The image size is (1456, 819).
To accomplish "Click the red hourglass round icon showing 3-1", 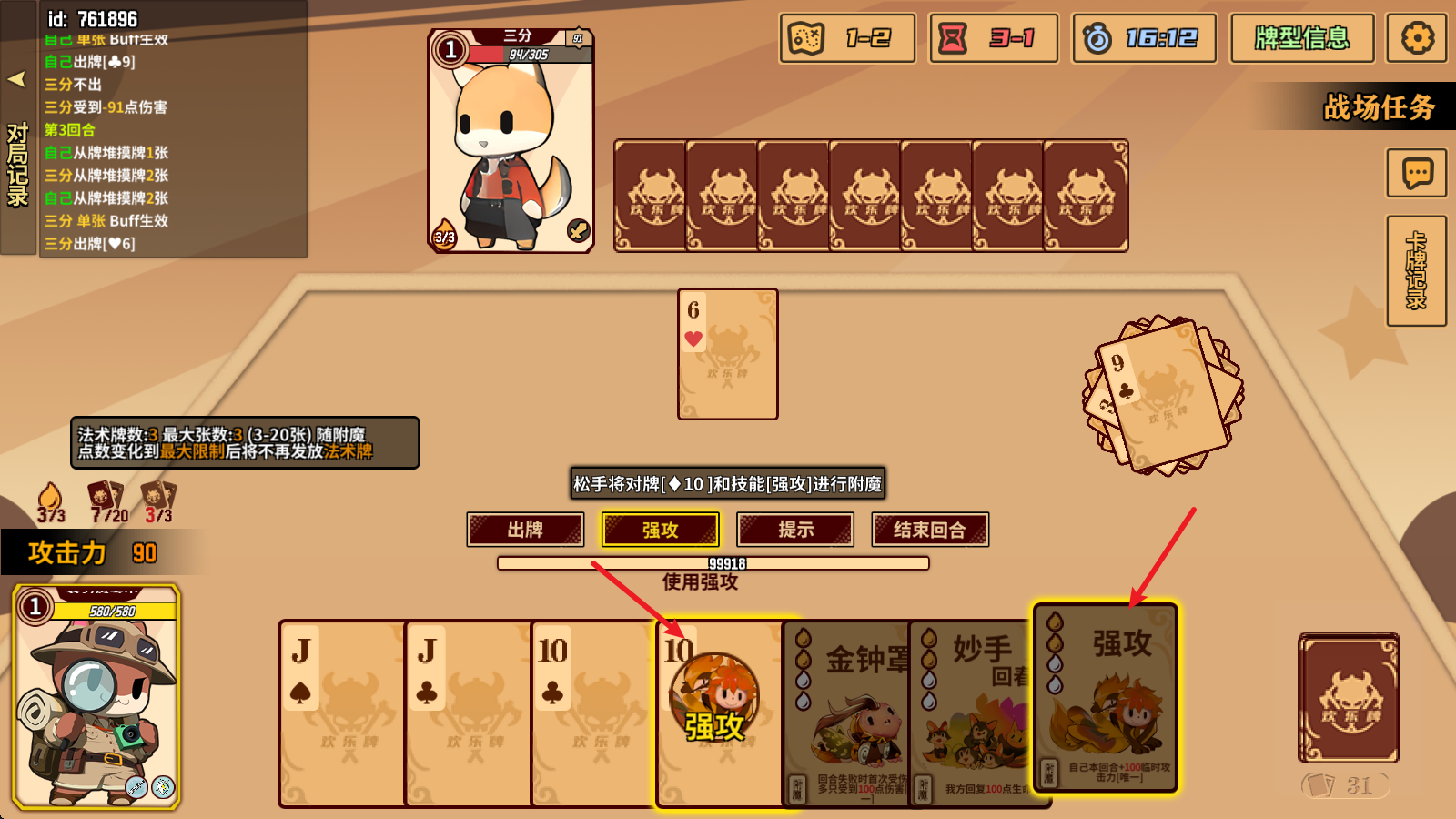I will [992, 38].
